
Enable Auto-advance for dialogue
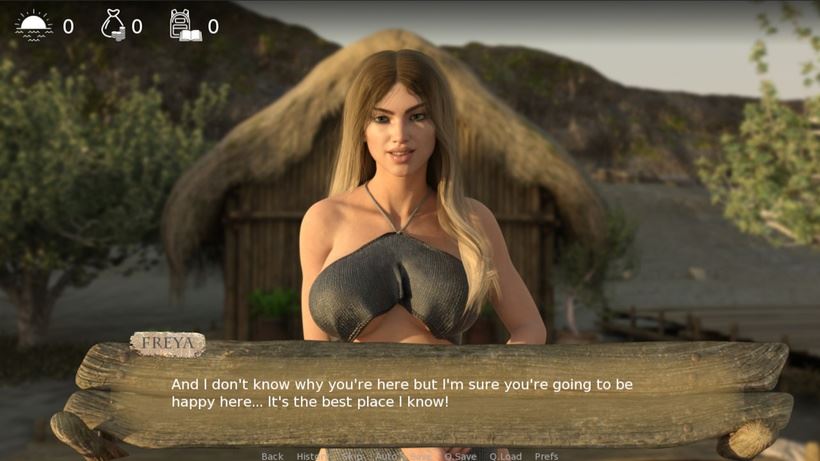tap(387, 456)
